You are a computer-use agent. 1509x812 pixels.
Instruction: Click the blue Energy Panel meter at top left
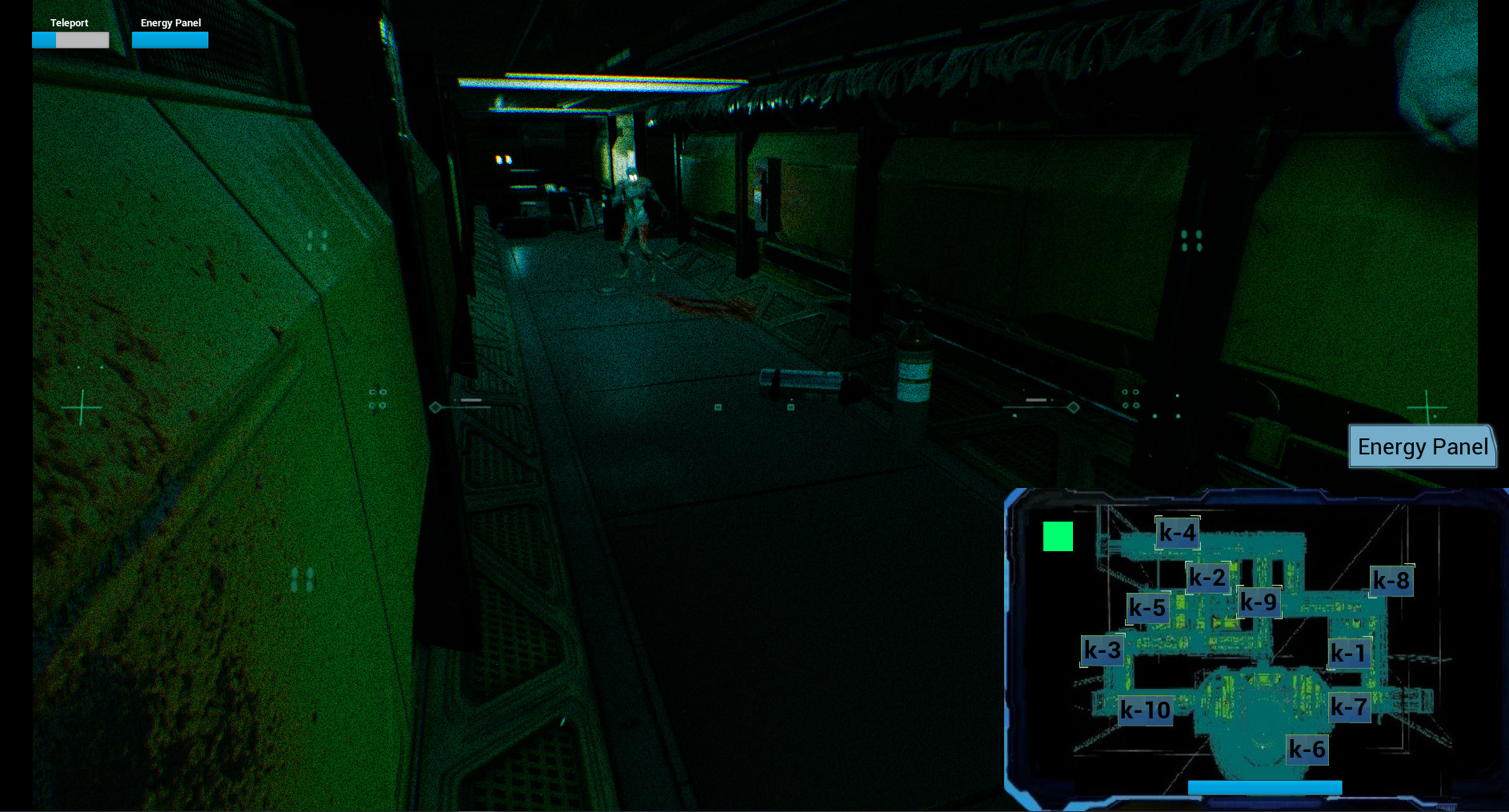[x=170, y=39]
